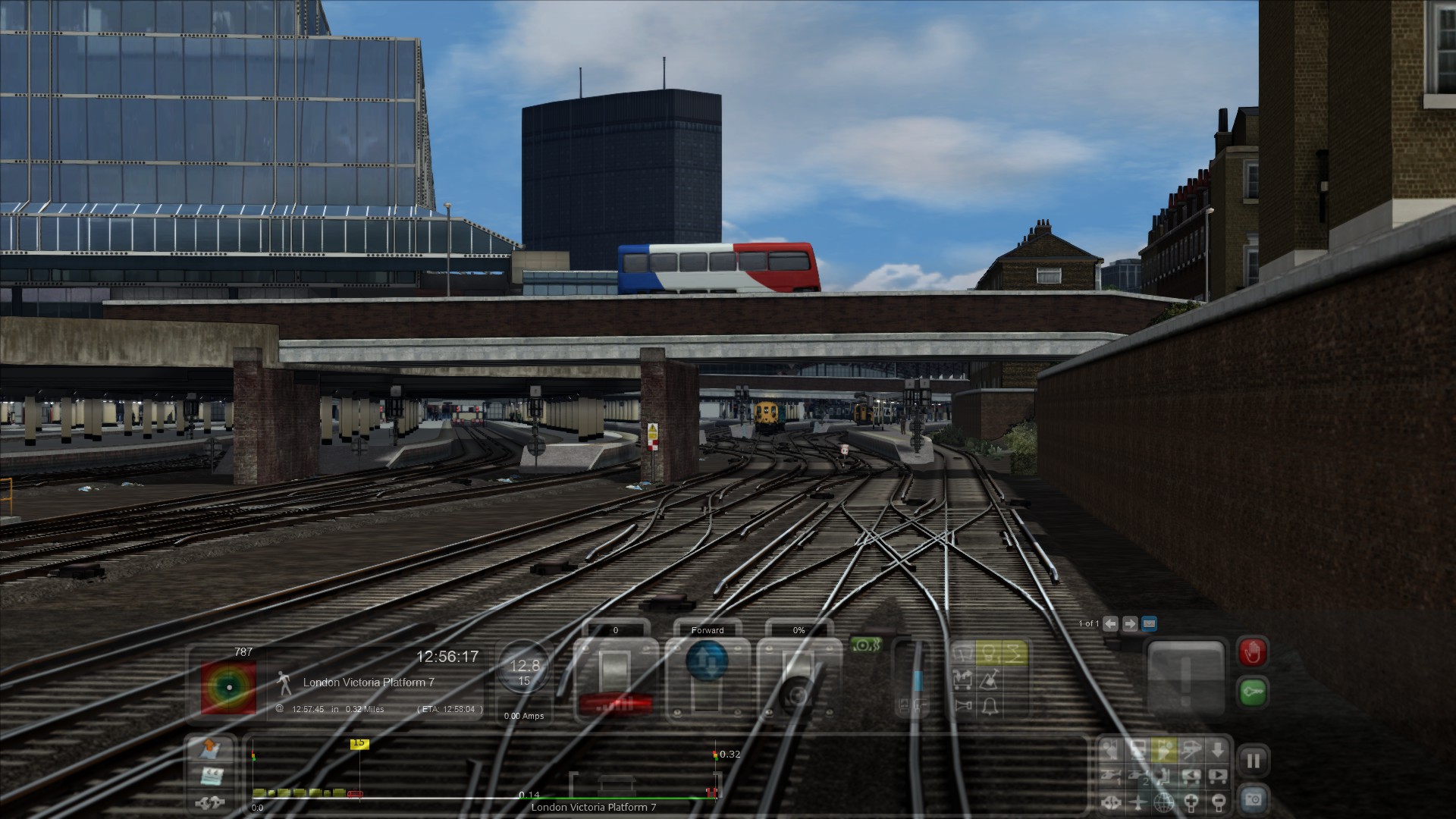Screen dimensions: 1456x819
Task: Pause the game with the pause button
Action: [x=1253, y=761]
